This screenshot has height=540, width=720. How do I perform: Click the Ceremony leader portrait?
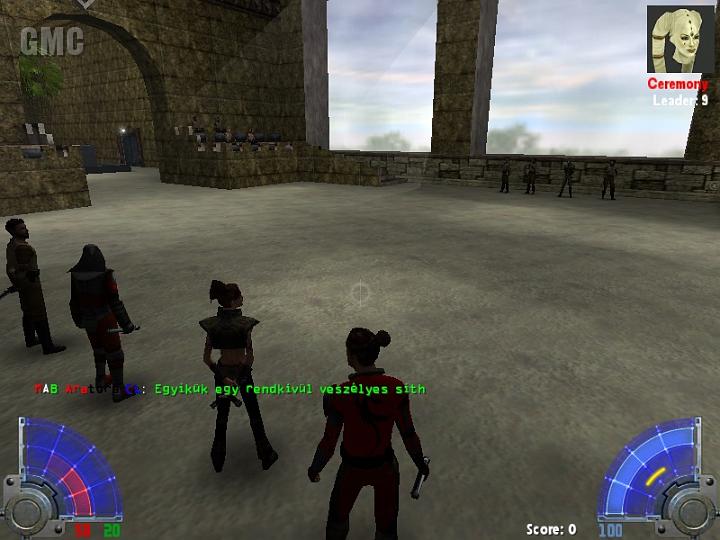pos(680,40)
